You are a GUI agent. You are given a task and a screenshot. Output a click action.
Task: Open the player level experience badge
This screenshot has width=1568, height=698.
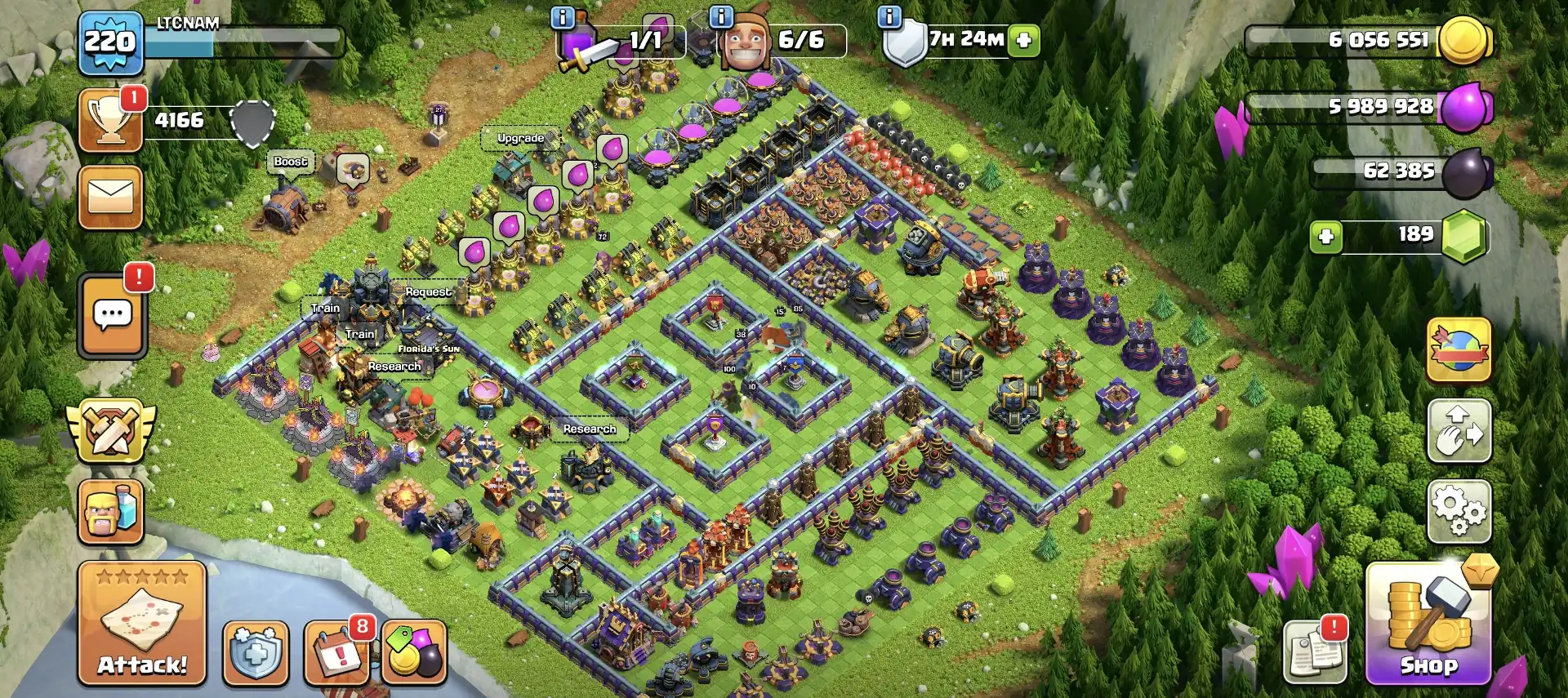tap(112, 41)
